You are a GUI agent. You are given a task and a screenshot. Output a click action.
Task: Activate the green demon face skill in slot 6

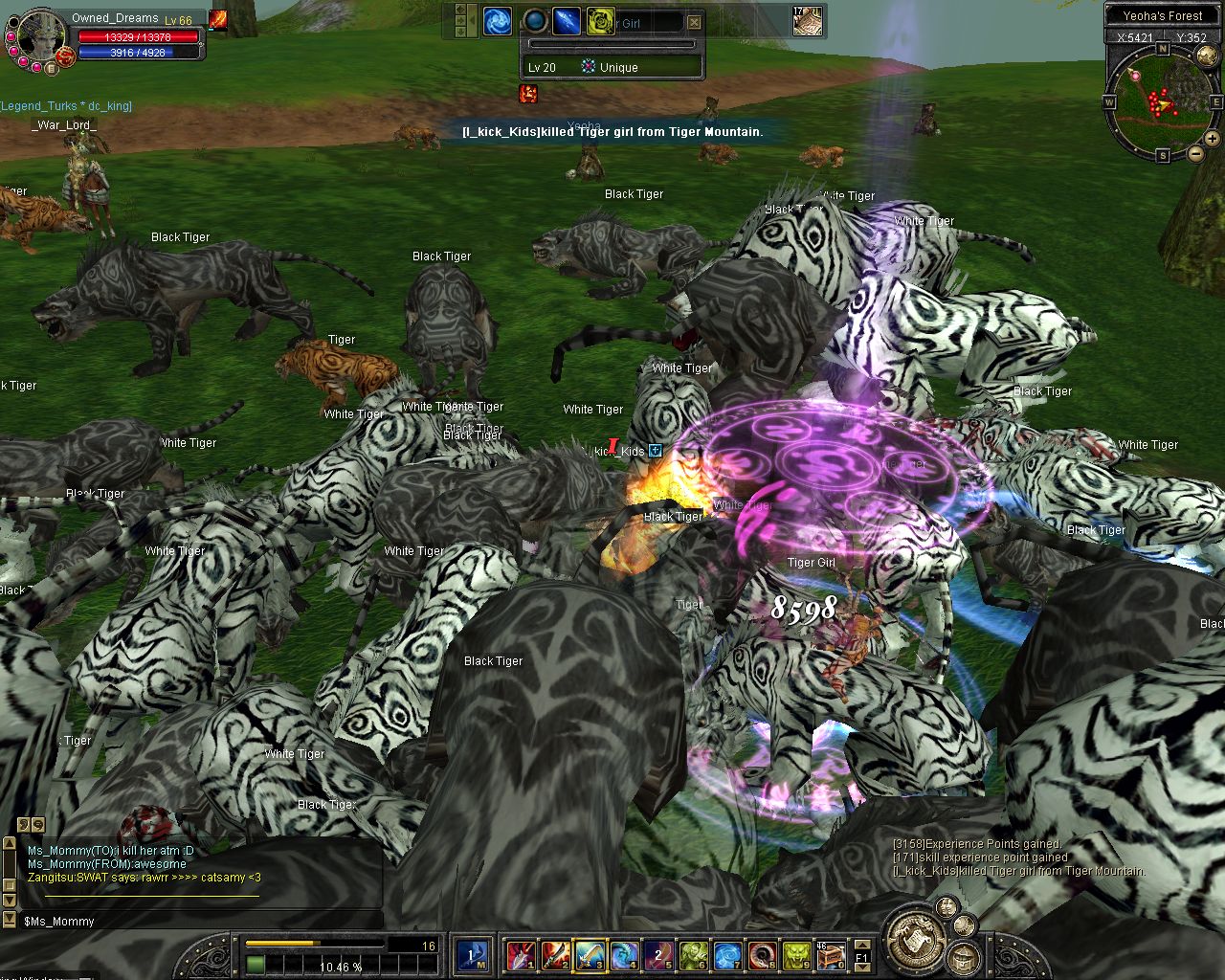(x=693, y=954)
